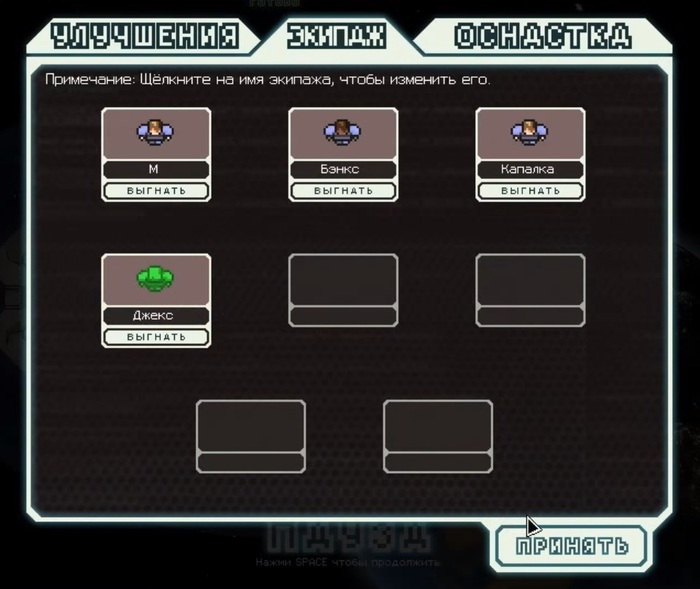Select Бэнкс's crew portrait
Viewport: 700px width, 589px height.
point(343,133)
